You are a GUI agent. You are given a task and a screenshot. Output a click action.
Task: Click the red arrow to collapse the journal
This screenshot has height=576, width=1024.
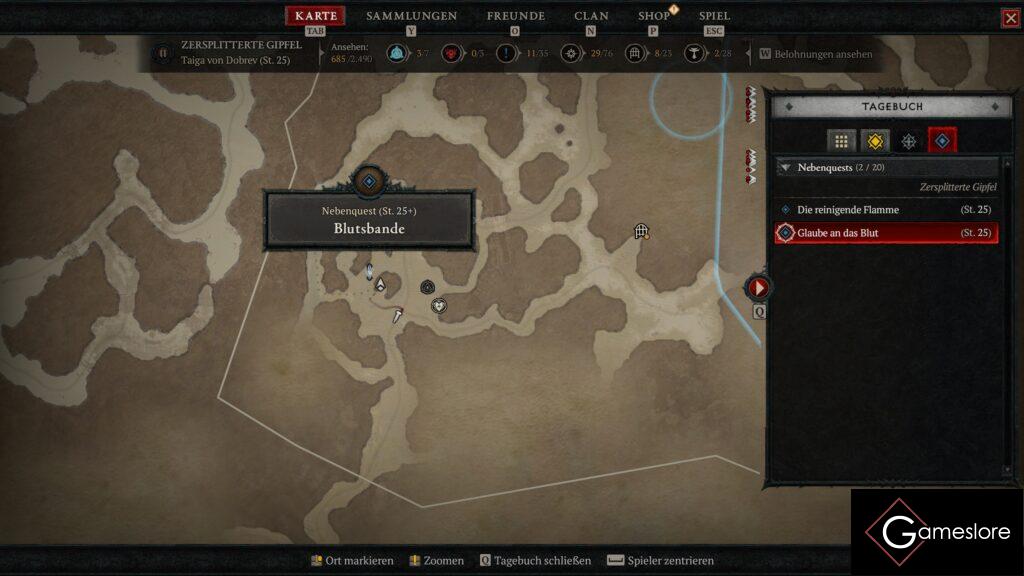point(758,288)
